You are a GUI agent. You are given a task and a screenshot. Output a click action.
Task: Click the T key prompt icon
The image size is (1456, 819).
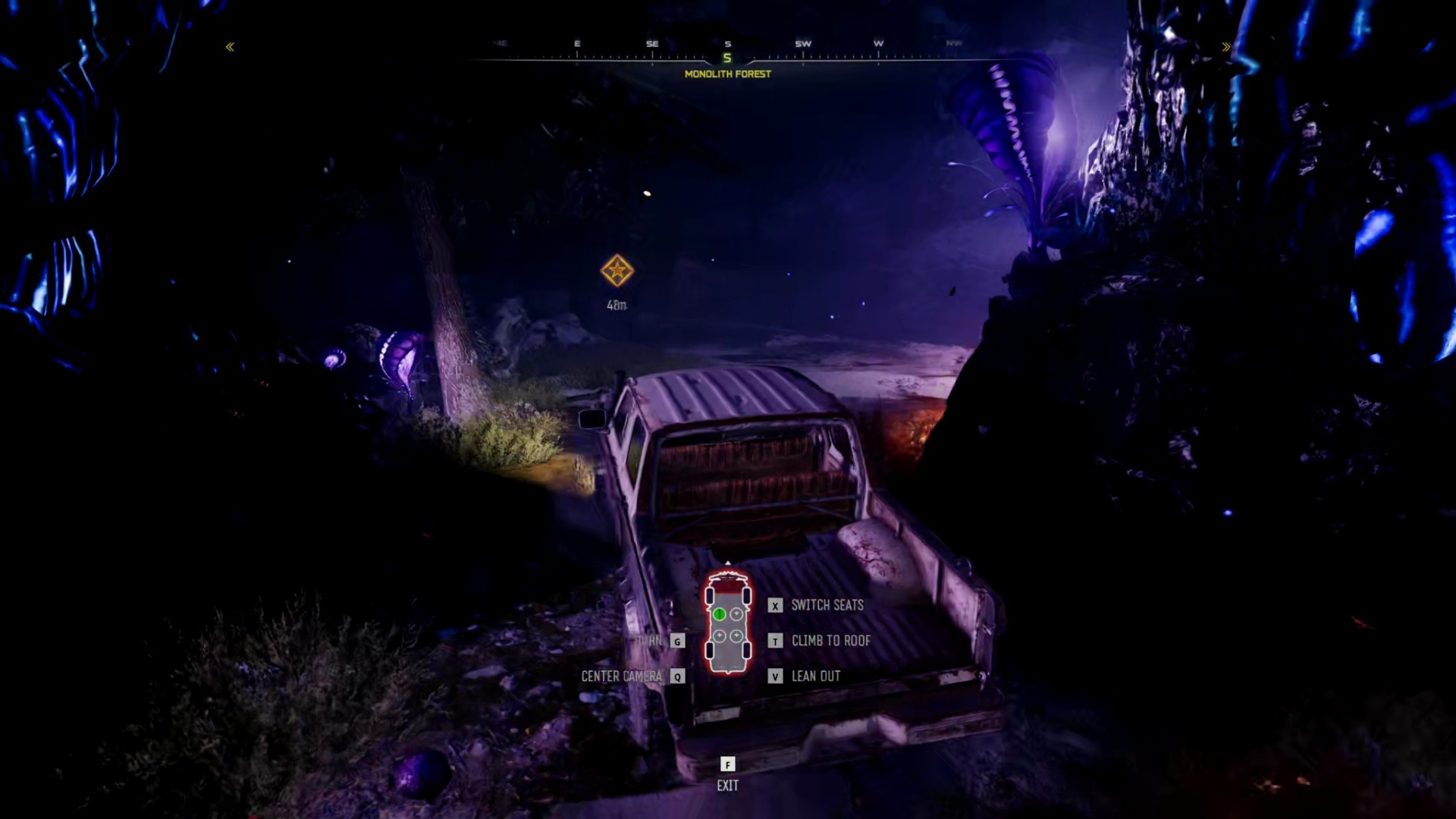pos(774,641)
